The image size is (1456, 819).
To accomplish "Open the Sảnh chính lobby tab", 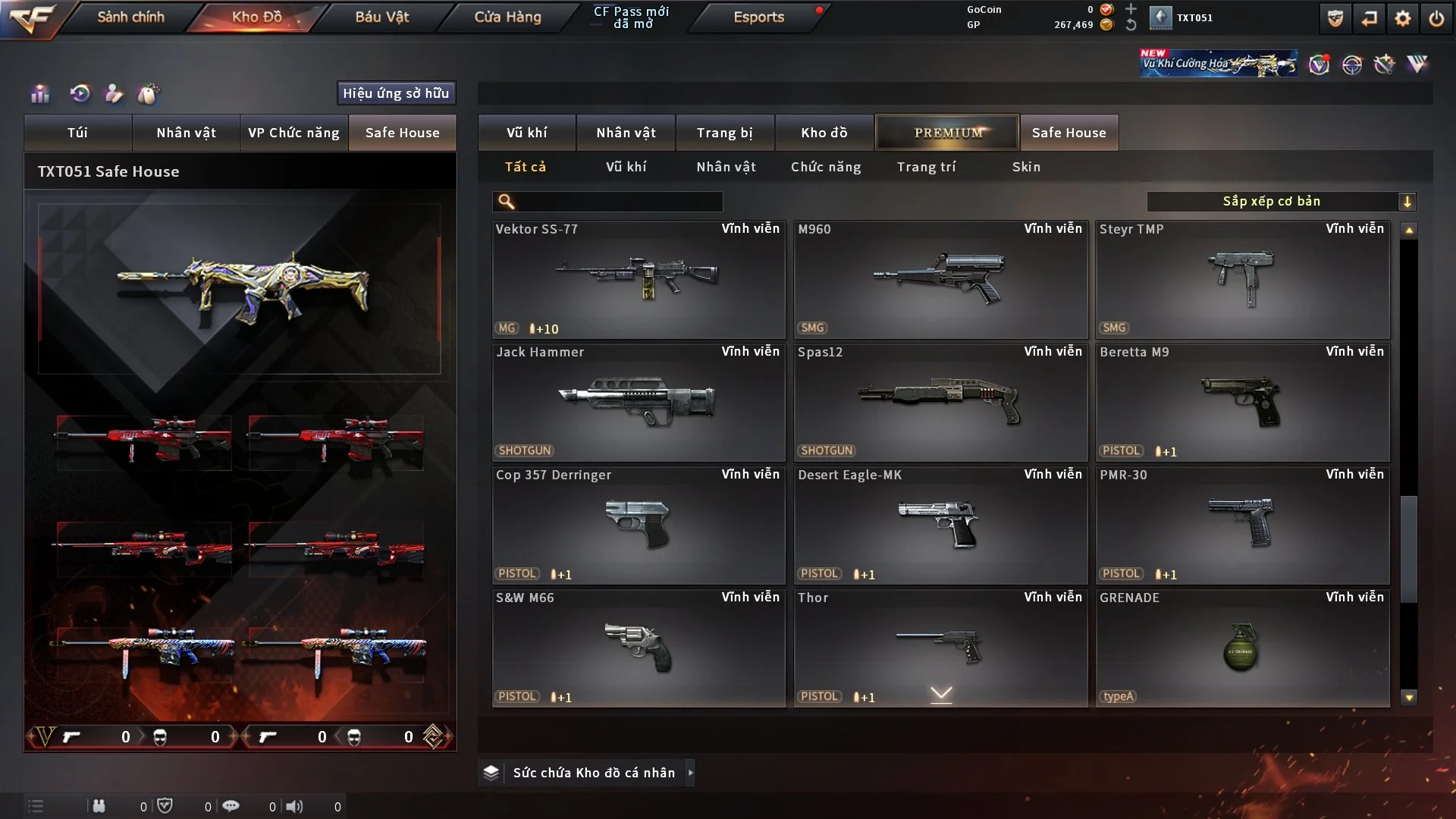I will tap(130, 17).
